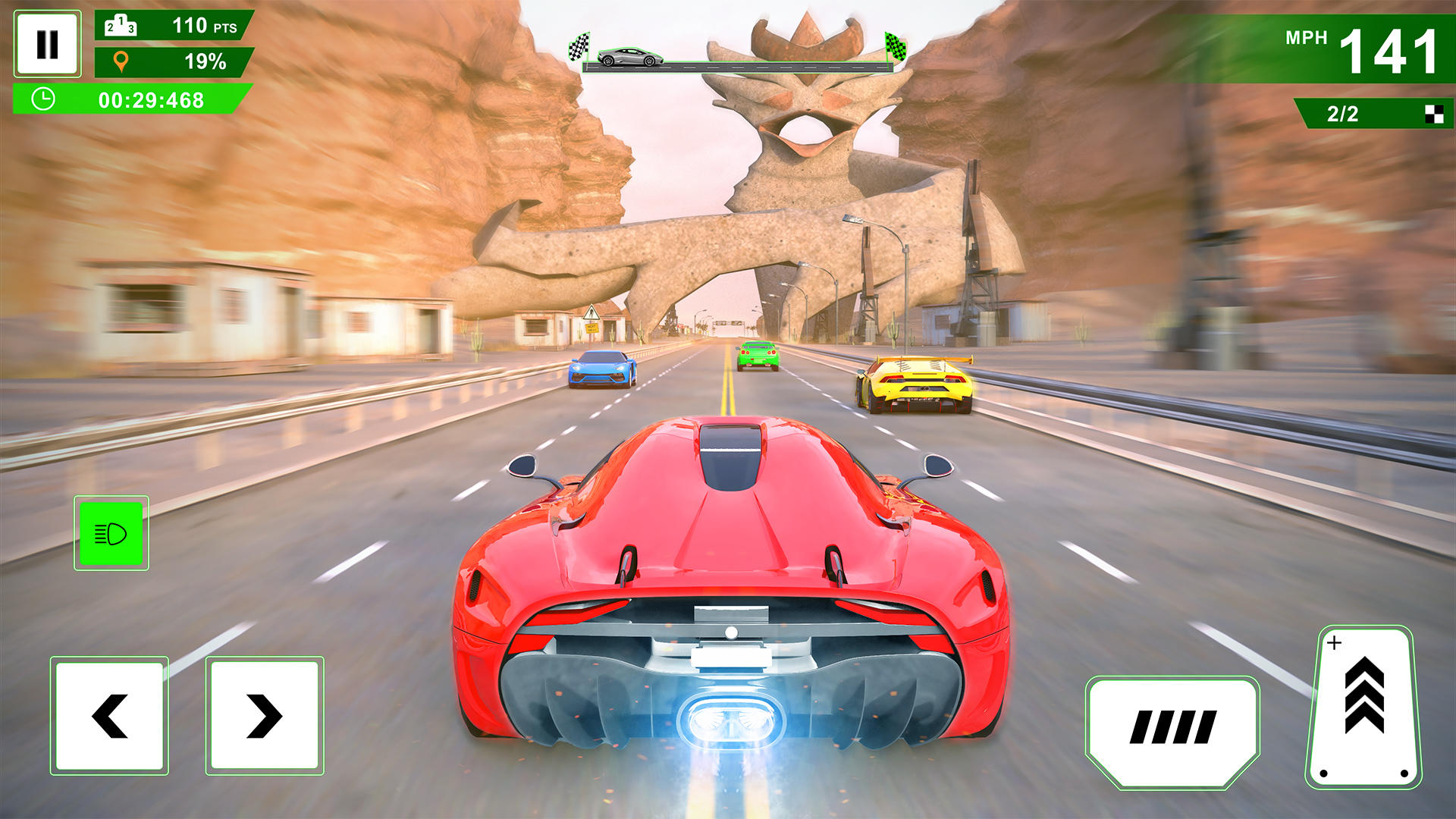Screen dimensions: 1456x819
Task: Click the 00:29:468 timer display
Action: (x=152, y=99)
